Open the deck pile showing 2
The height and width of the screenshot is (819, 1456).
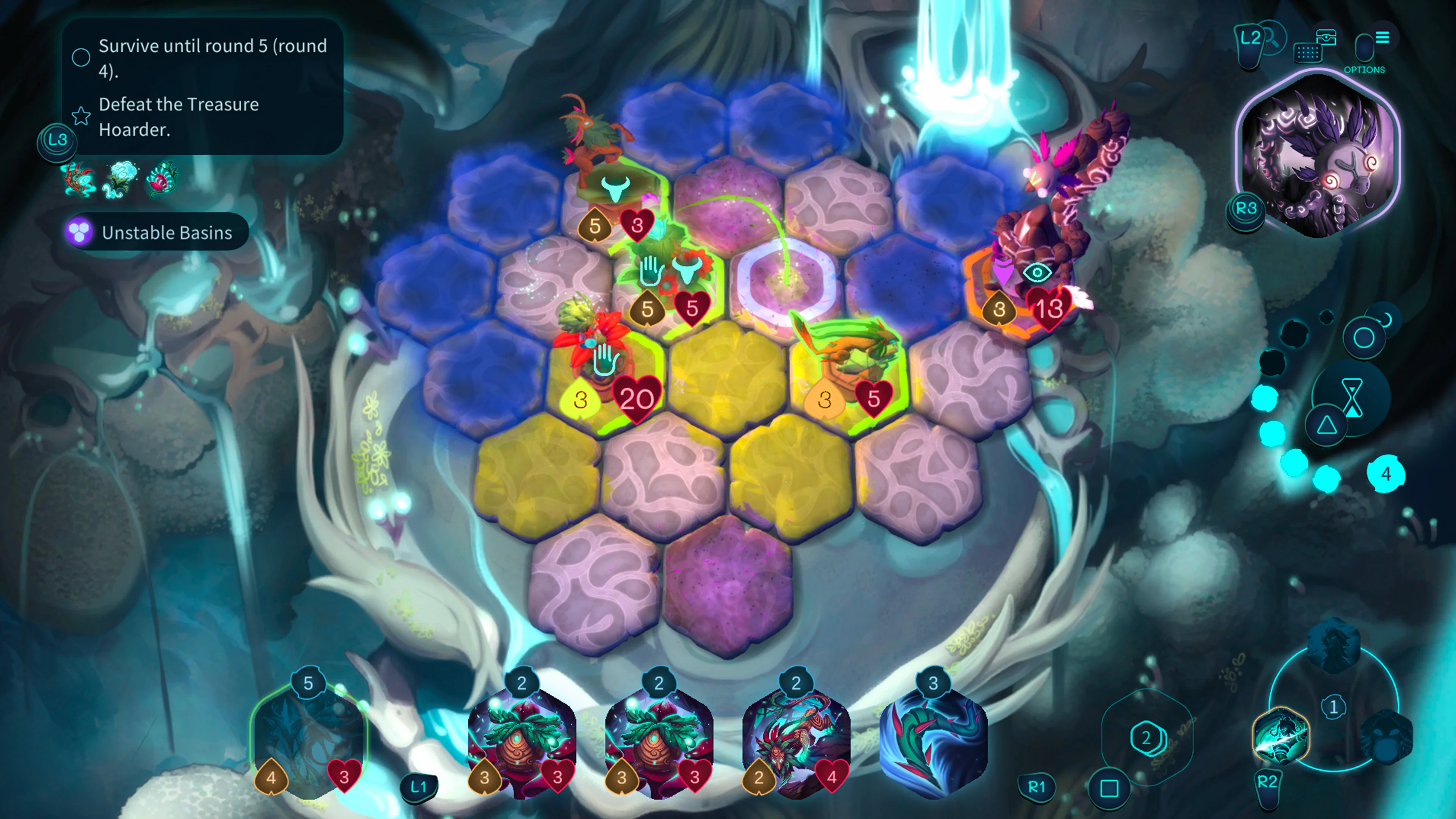coord(1146,737)
